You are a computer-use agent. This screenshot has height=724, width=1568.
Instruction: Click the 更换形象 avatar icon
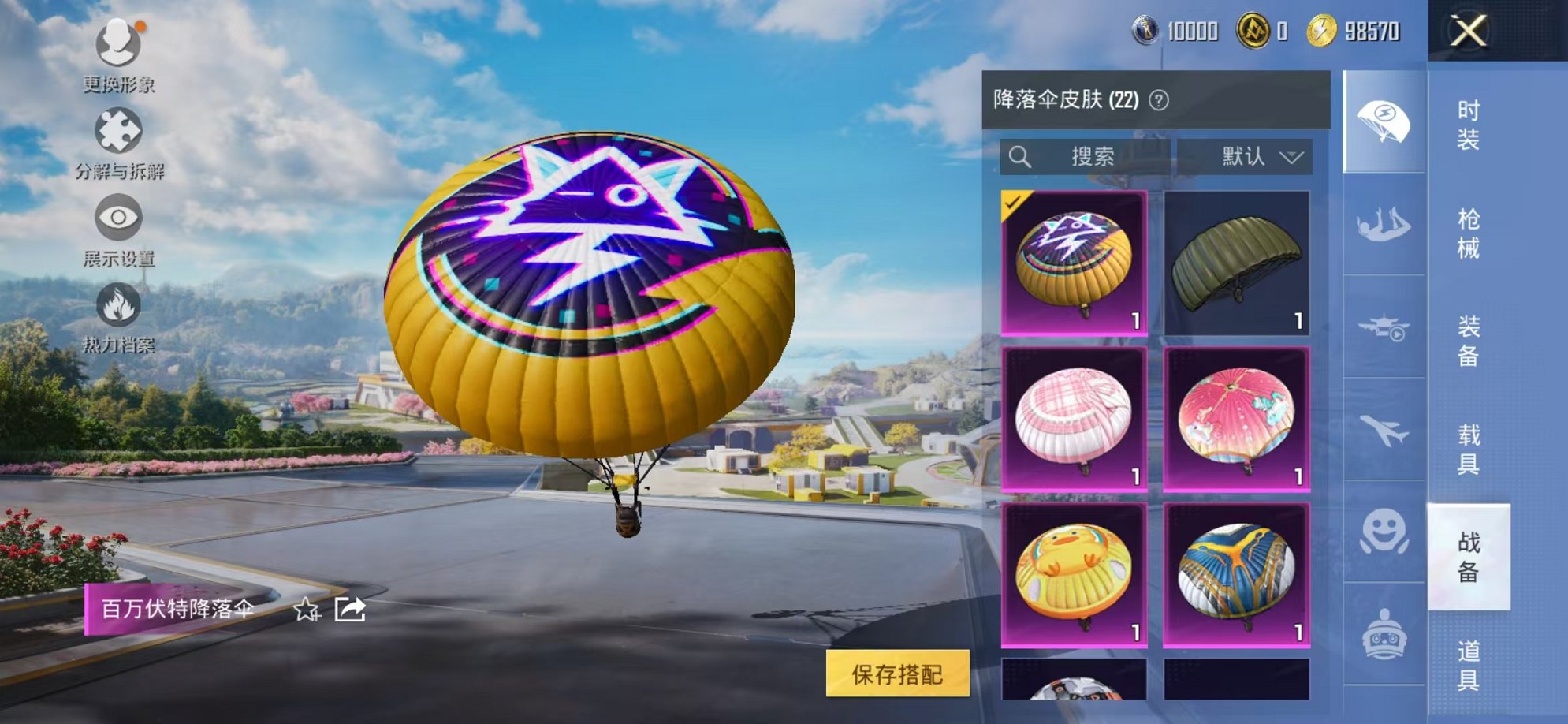(x=117, y=43)
